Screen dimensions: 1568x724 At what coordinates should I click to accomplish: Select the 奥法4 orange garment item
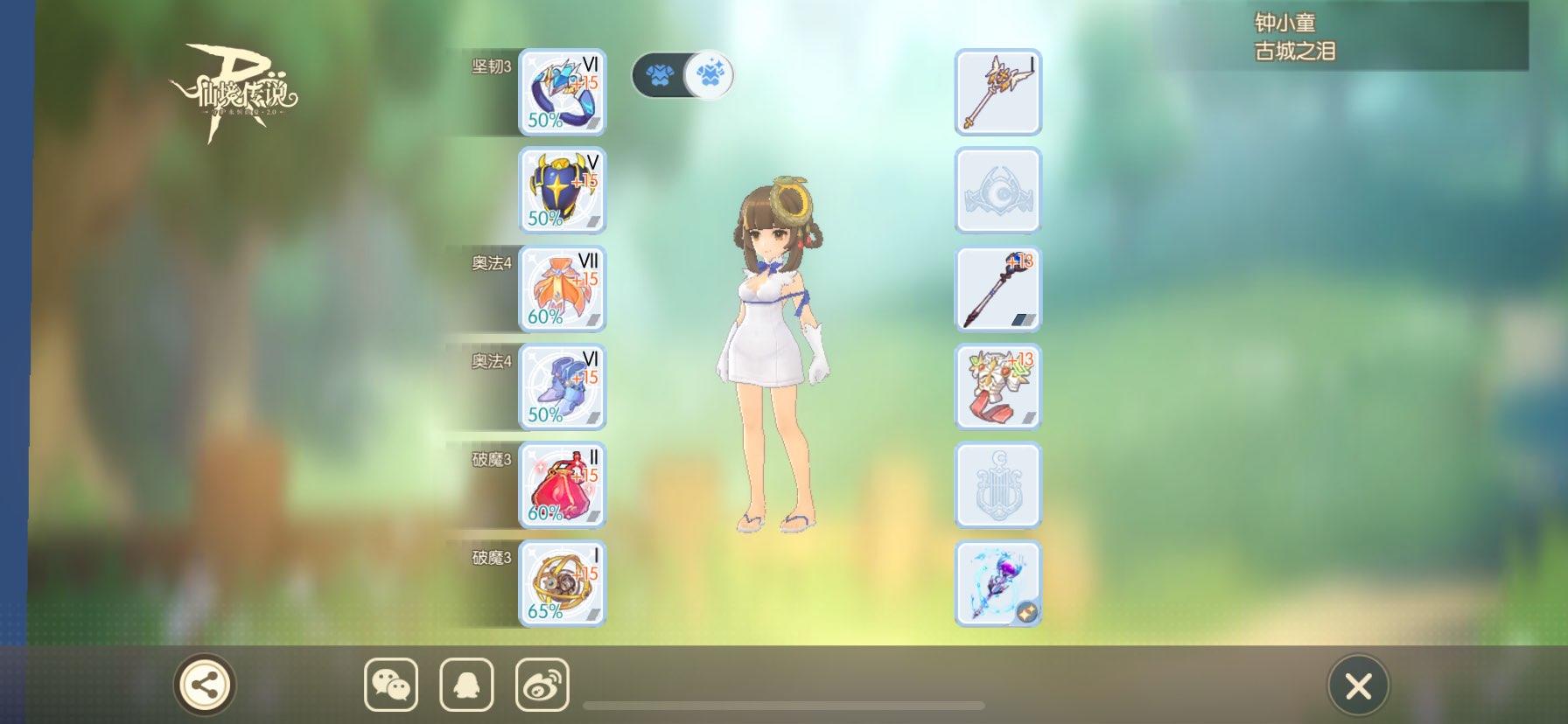pyautogui.click(x=561, y=289)
